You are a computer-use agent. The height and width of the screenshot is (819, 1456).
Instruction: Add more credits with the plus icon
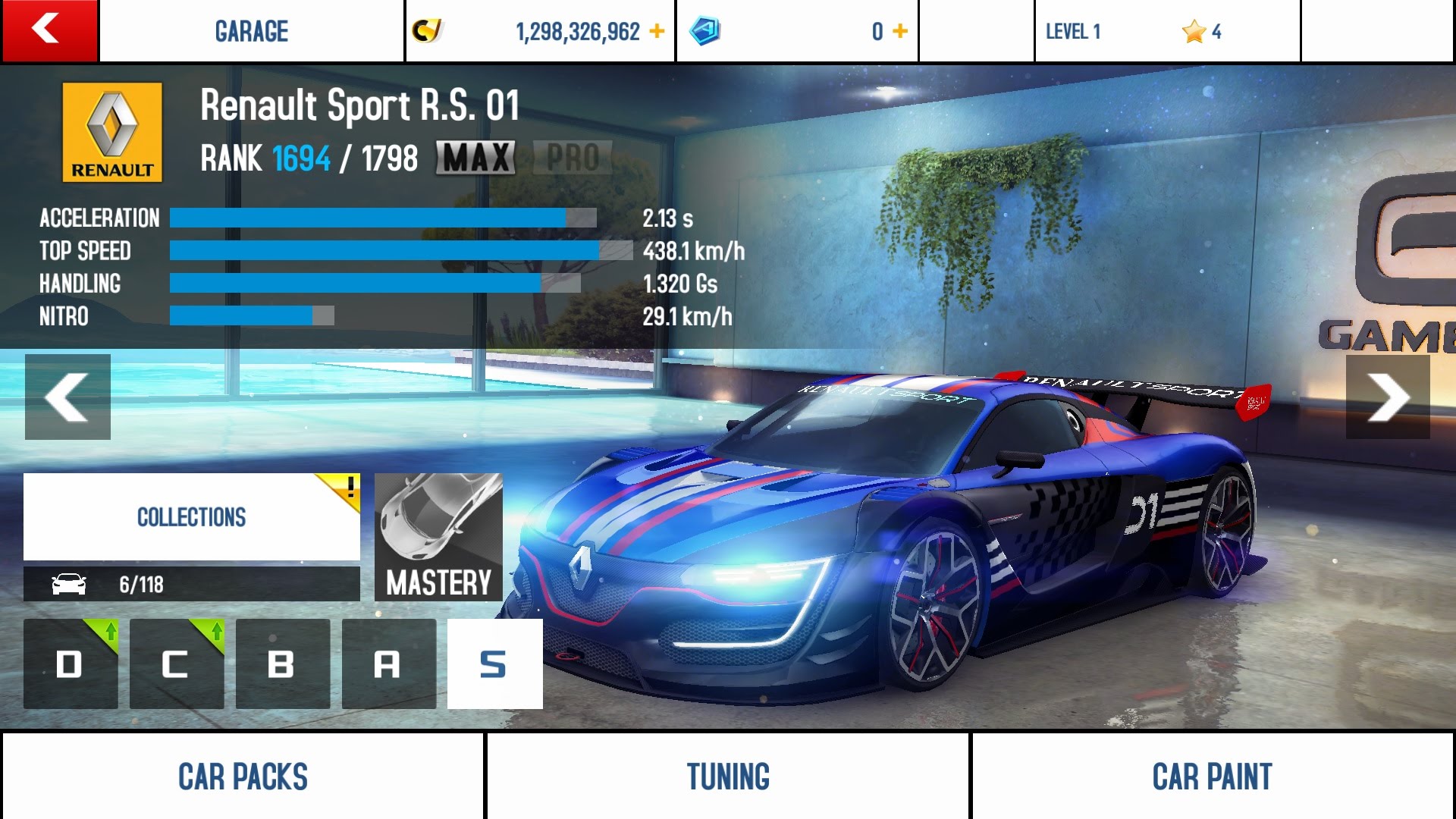tap(657, 31)
